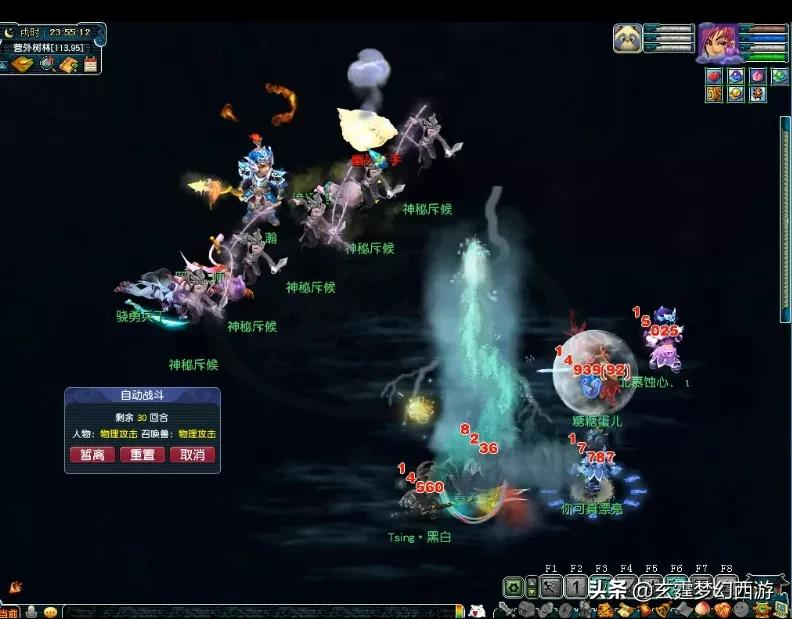The width and height of the screenshot is (792, 619).
Task: Open the gold lamp icon under the clock
Action: pyautogui.click(x=21, y=65)
